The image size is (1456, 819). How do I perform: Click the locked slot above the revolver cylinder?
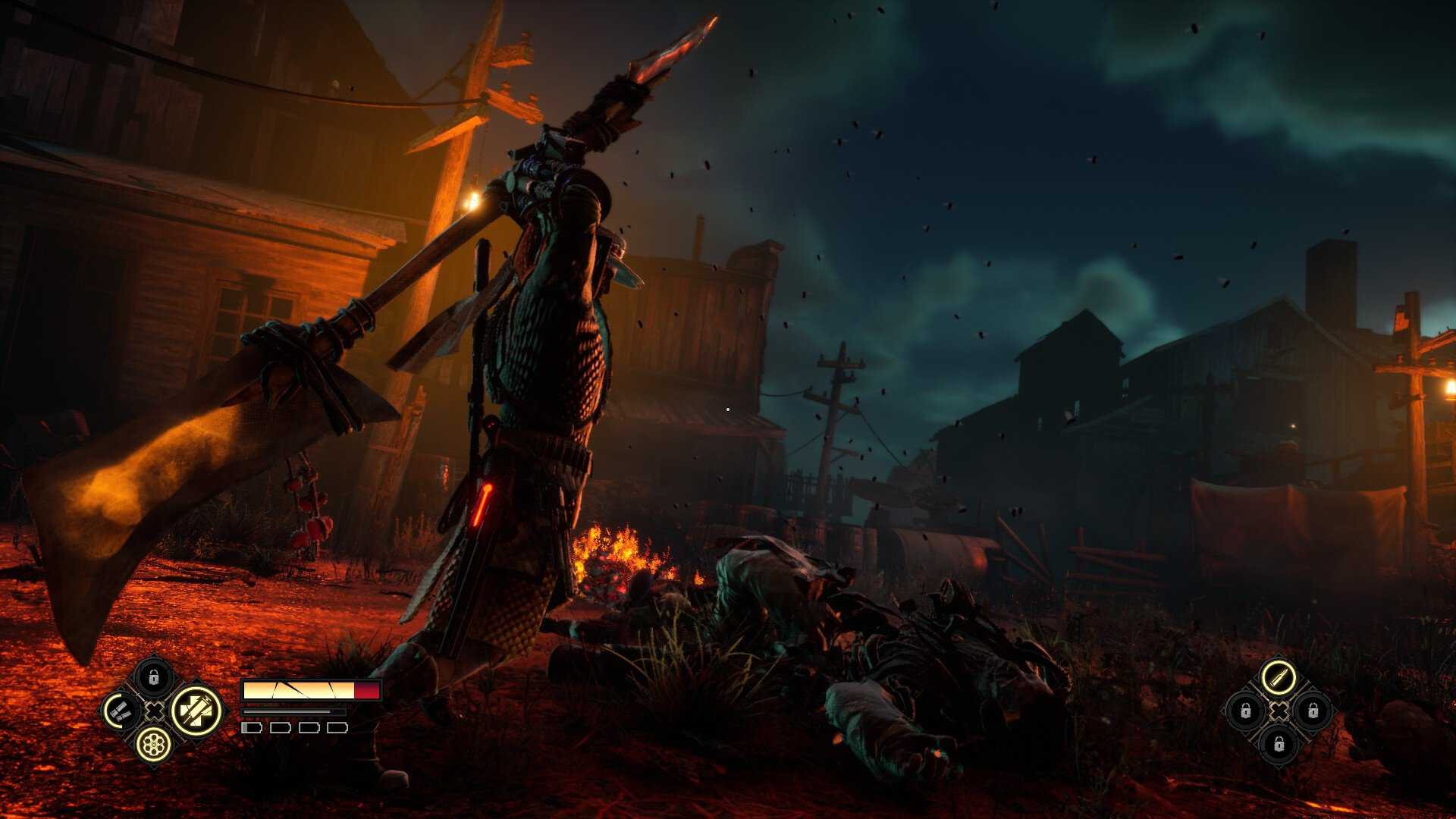tap(153, 677)
